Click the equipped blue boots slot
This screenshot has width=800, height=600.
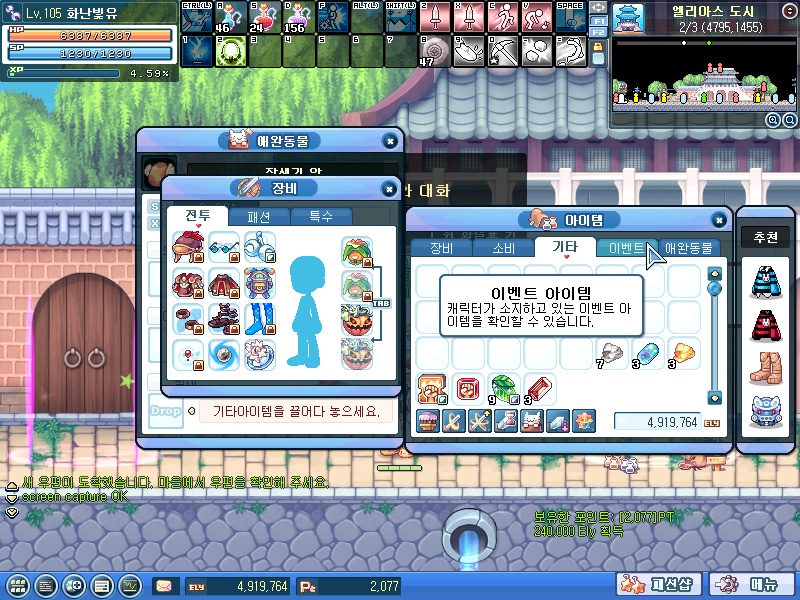tap(259, 318)
